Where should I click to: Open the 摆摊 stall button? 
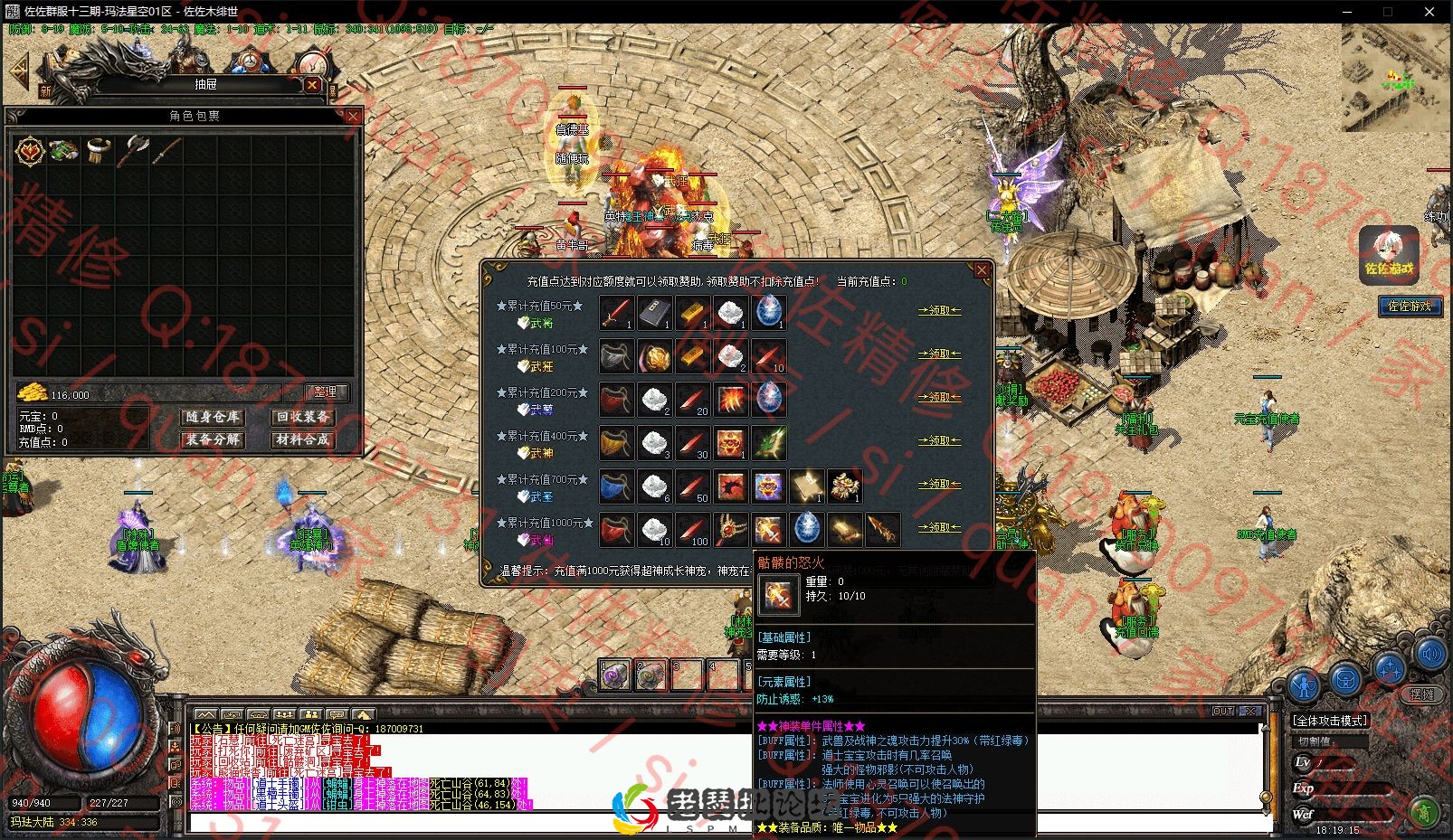coord(1422,694)
